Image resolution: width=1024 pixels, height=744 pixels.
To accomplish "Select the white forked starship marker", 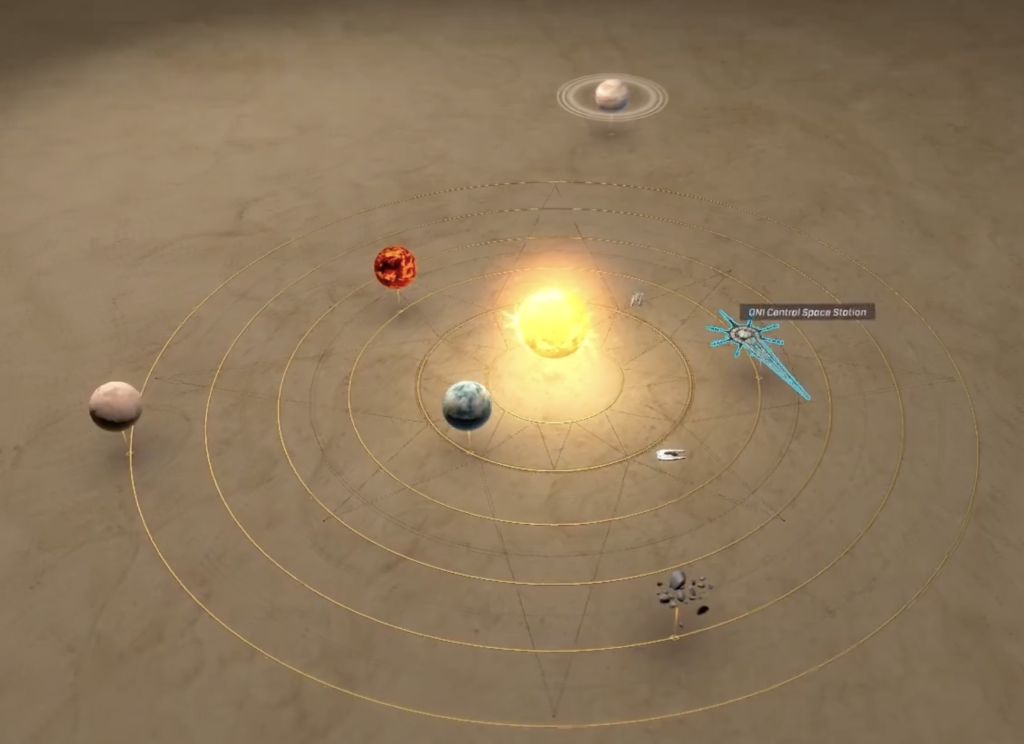I will pyautogui.click(x=671, y=455).
